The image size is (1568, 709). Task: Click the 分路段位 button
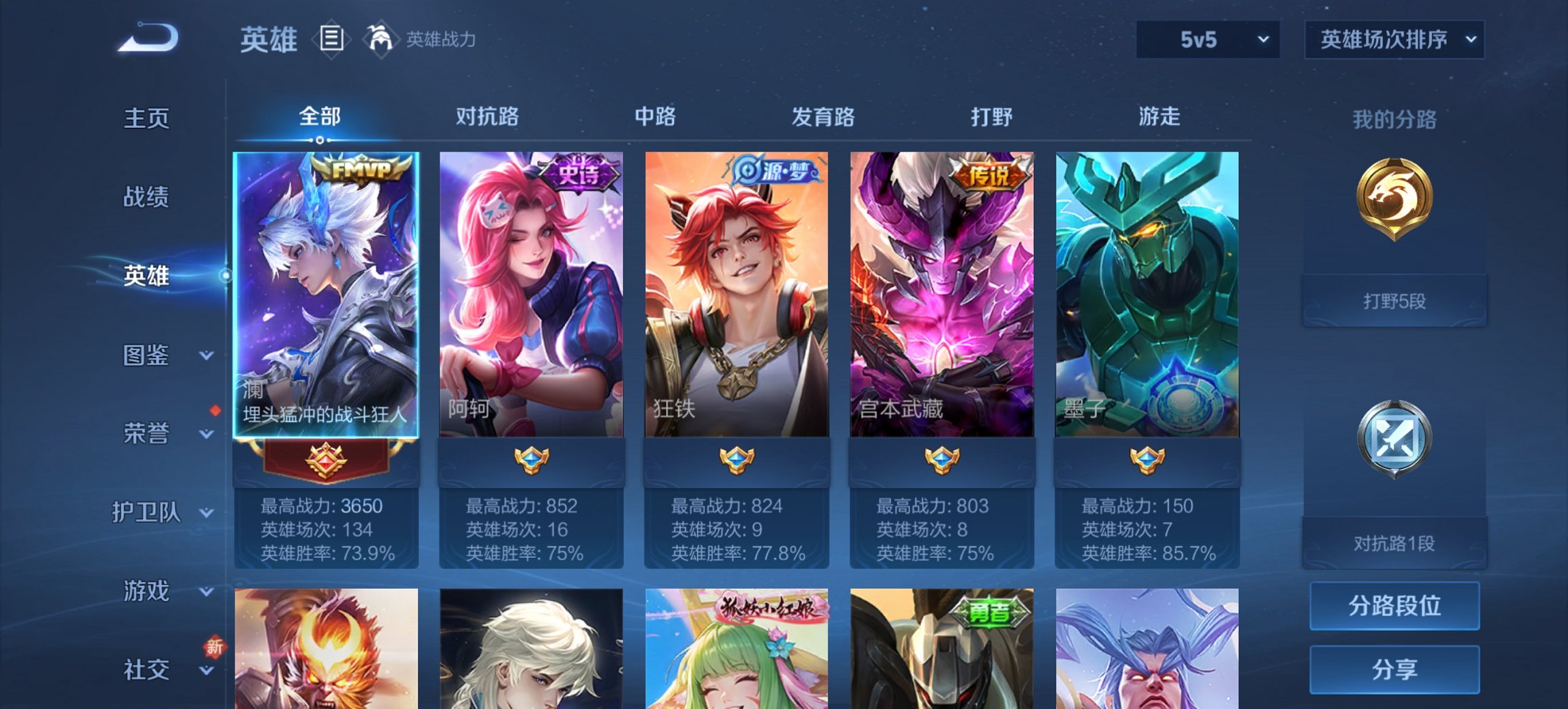point(1394,606)
